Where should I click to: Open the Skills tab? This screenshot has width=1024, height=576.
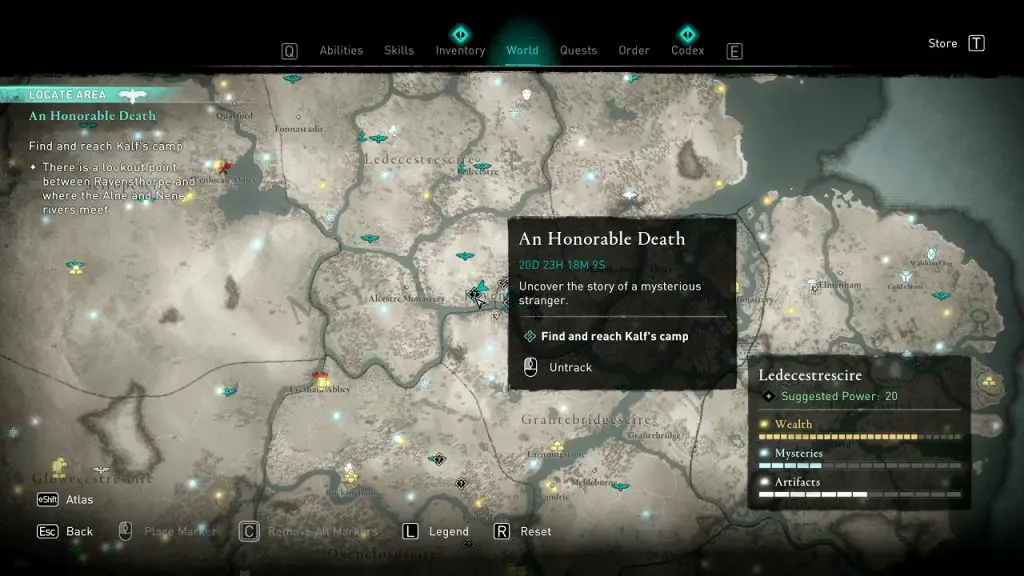click(x=399, y=51)
